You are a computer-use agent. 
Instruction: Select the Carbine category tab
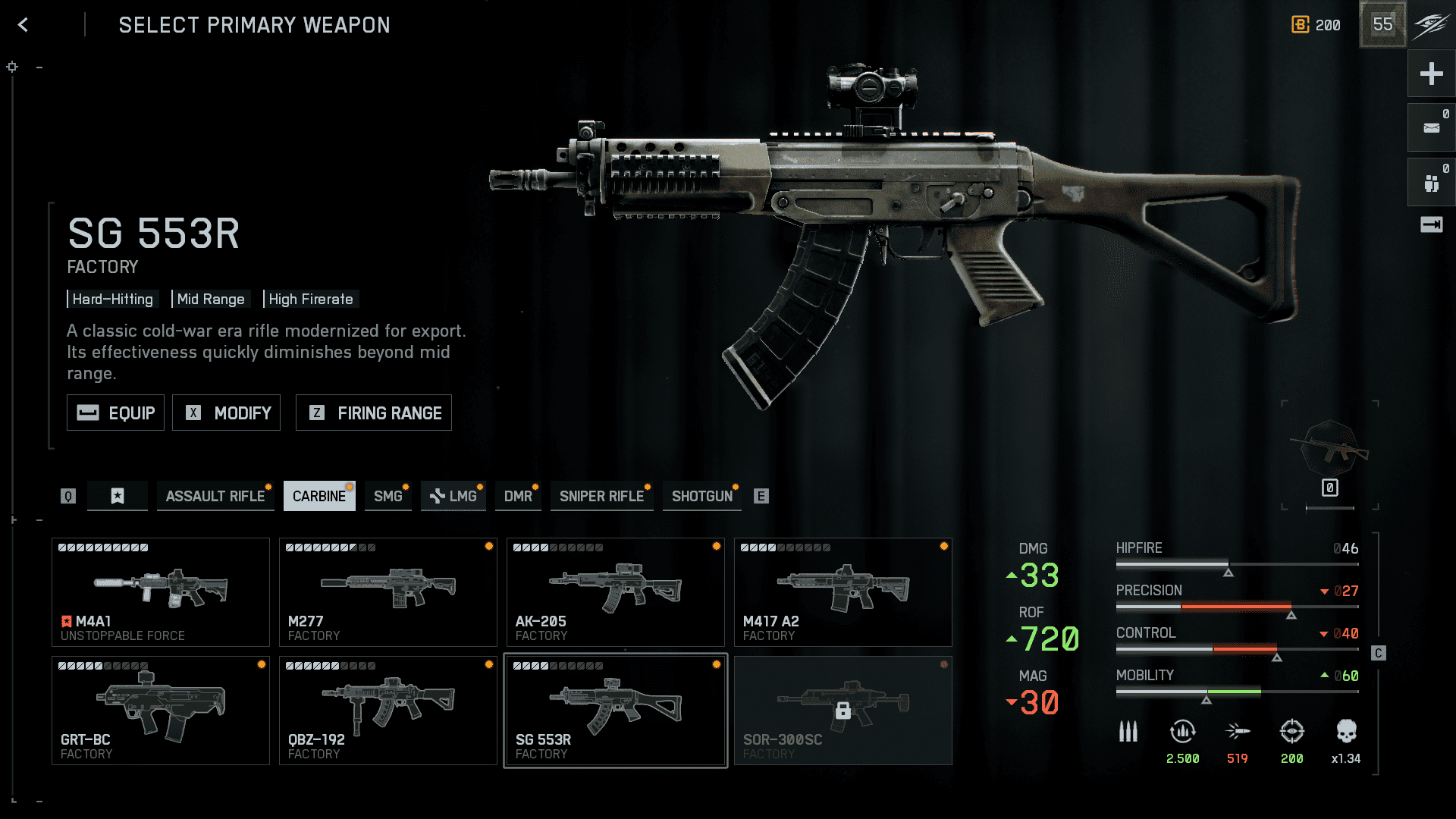(319, 496)
